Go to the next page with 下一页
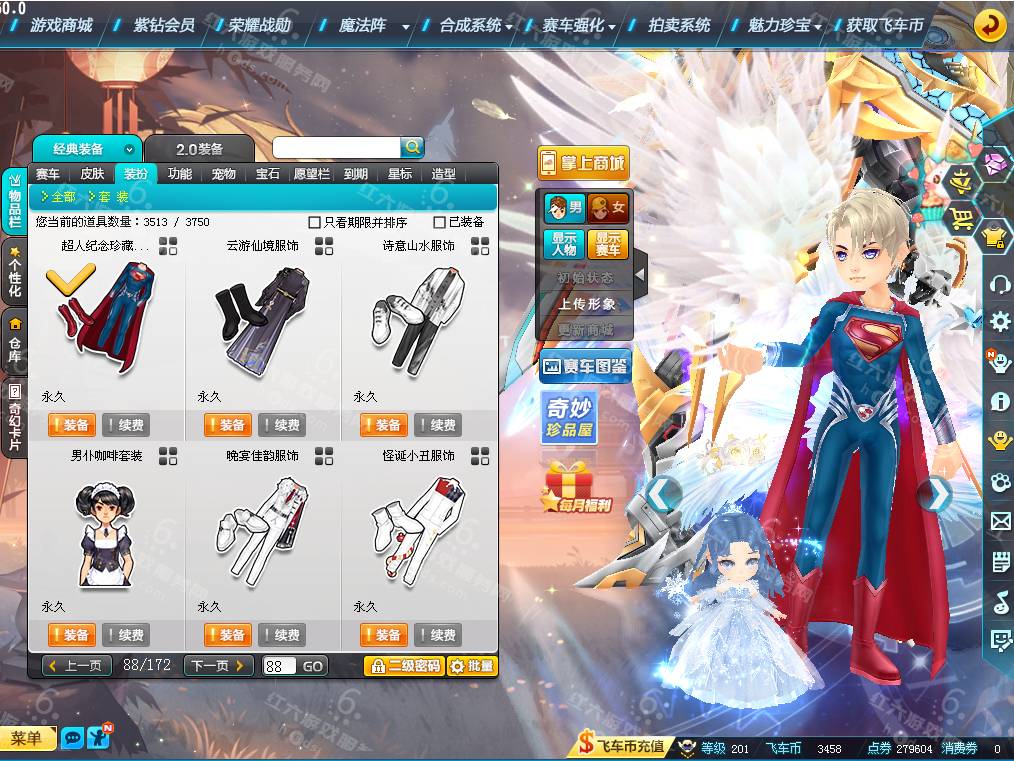The height and width of the screenshot is (761, 1014). pyautogui.click(x=218, y=666)
